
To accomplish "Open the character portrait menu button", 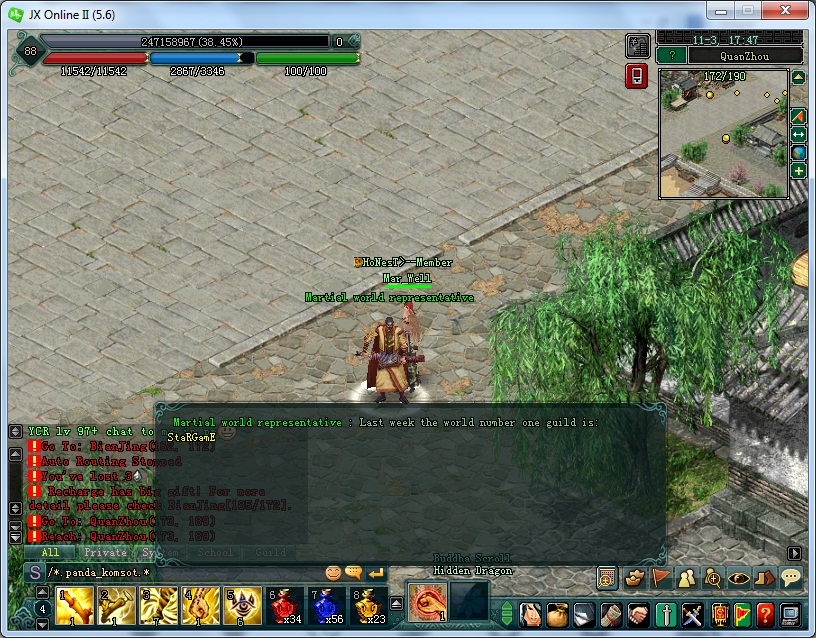I will [x=532, y=613].
